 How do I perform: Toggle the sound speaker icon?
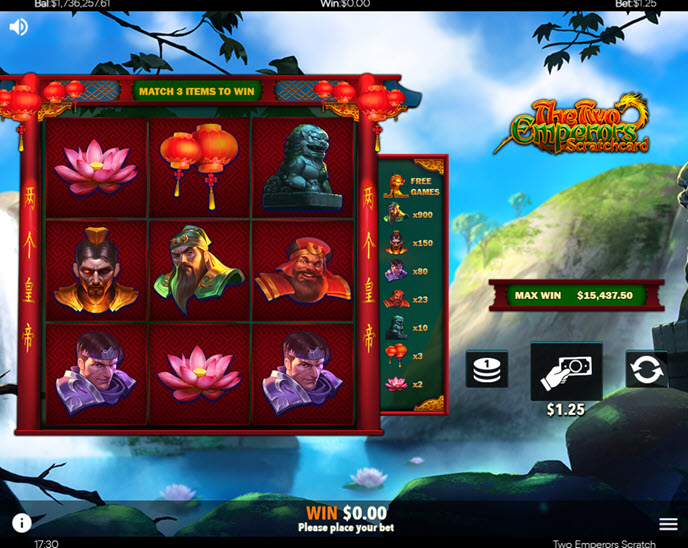[18, 27]
